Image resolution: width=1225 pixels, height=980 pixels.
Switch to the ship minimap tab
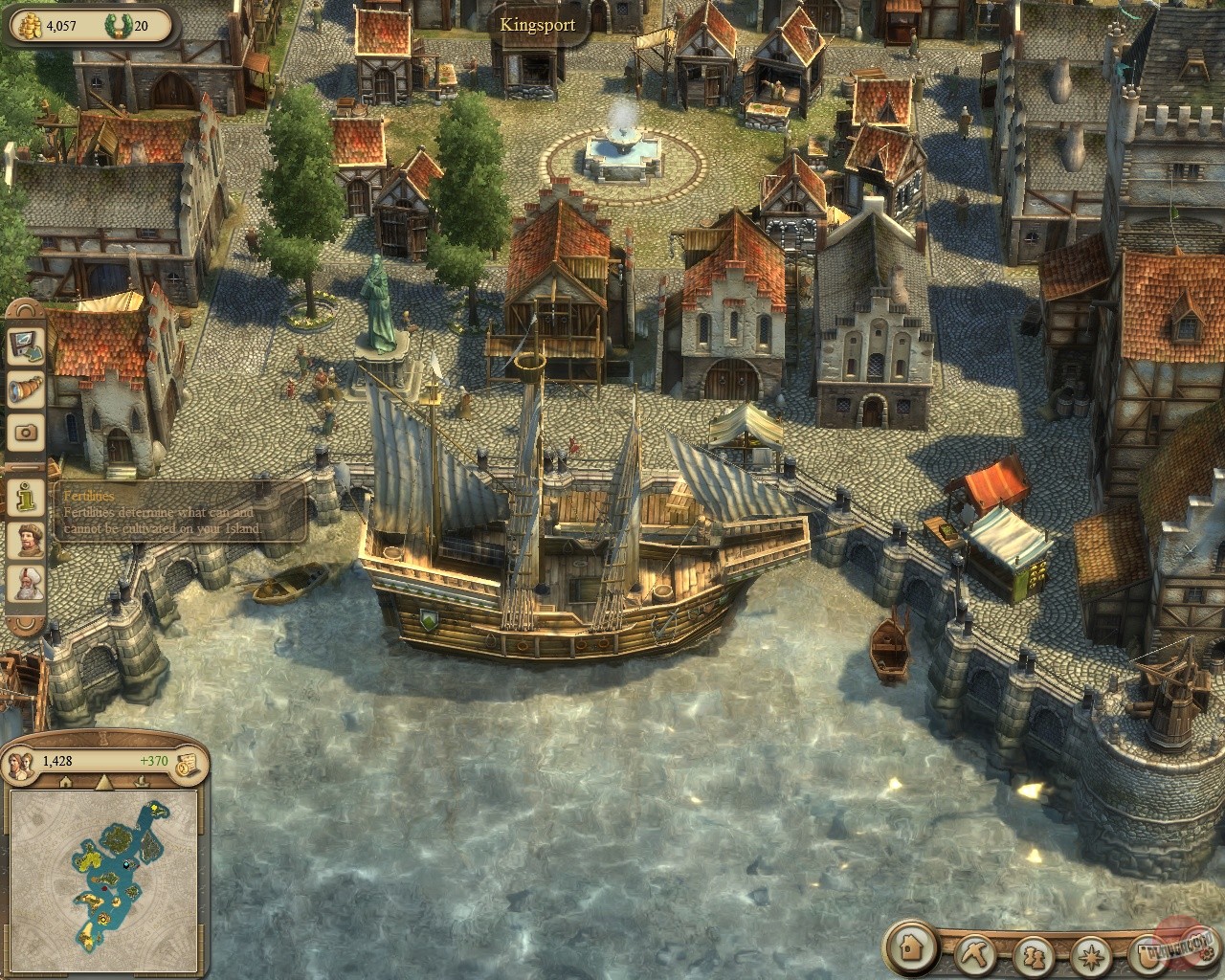click(144, 782)
